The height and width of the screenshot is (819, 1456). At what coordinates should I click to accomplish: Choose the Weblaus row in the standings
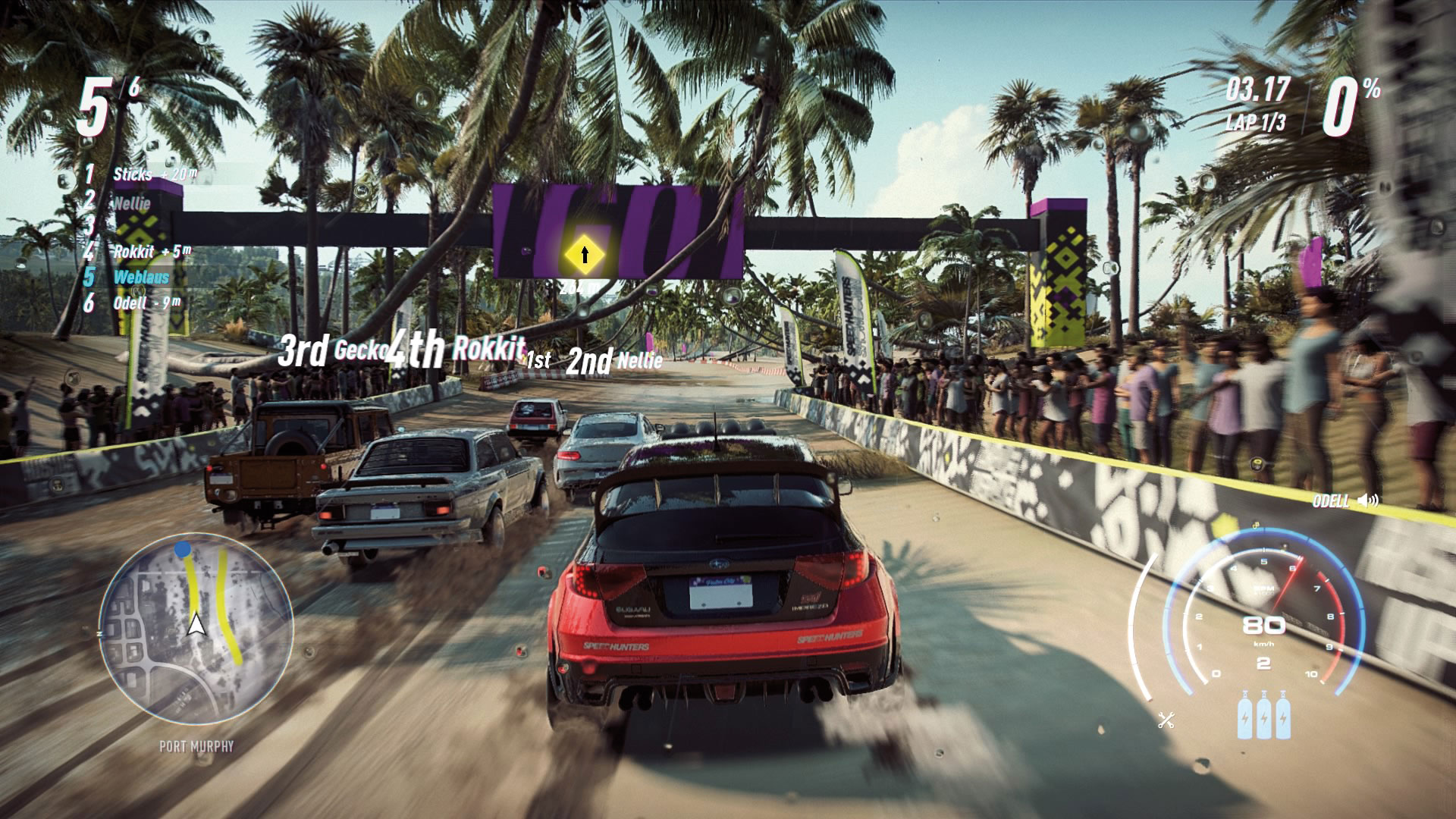coord(141,277)
